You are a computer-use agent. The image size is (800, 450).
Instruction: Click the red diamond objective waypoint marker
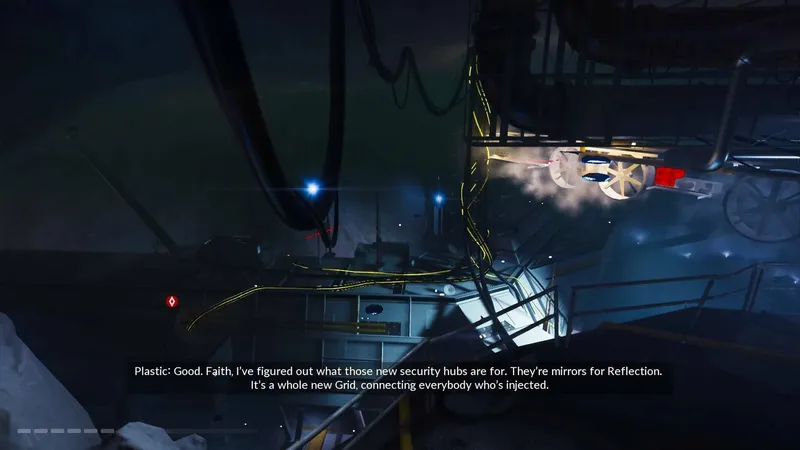[172, 300]
